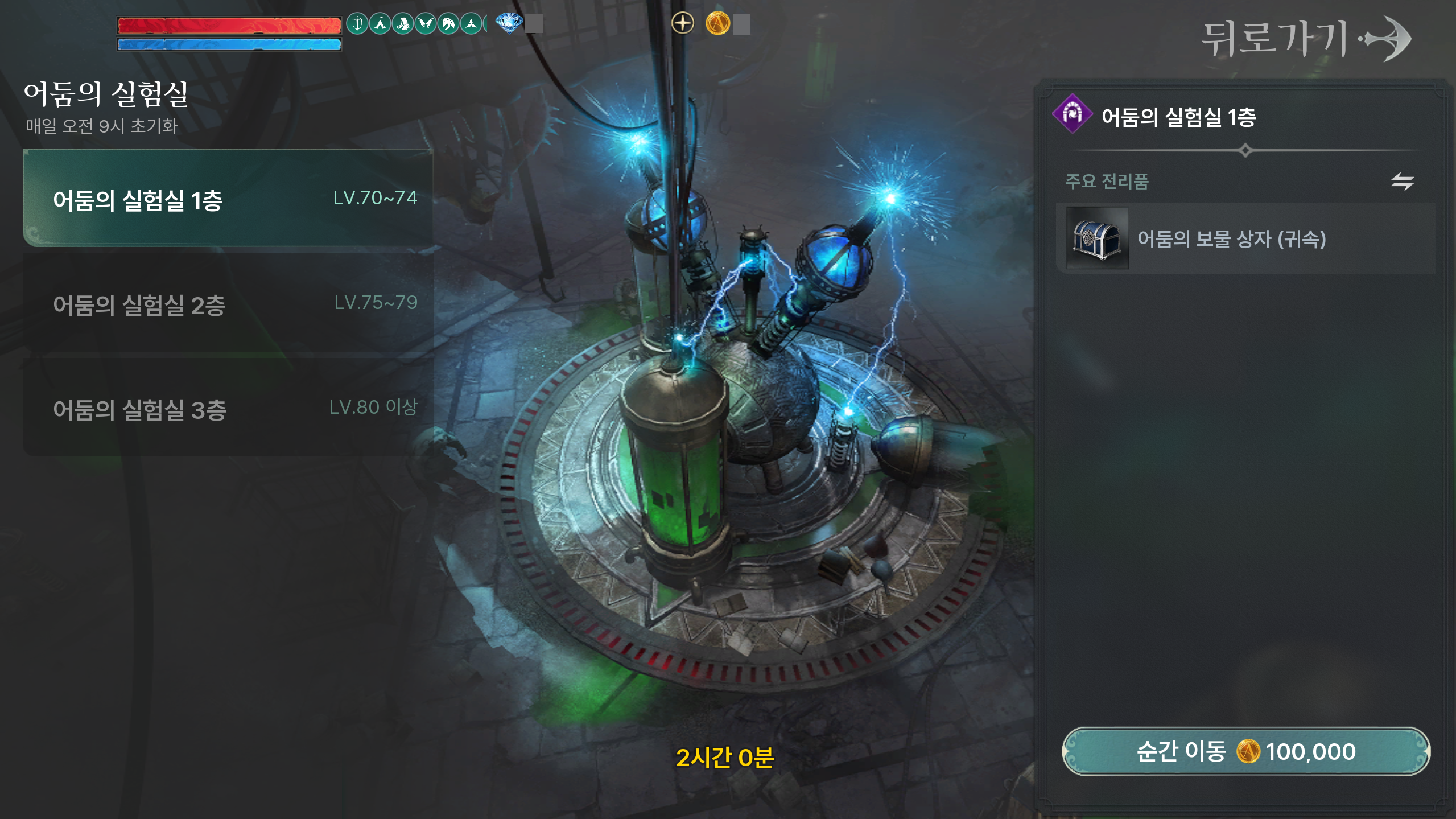Go back with the 뒤로가기 button
The height and width of the screenshot is (819, 1456).
1305,39
